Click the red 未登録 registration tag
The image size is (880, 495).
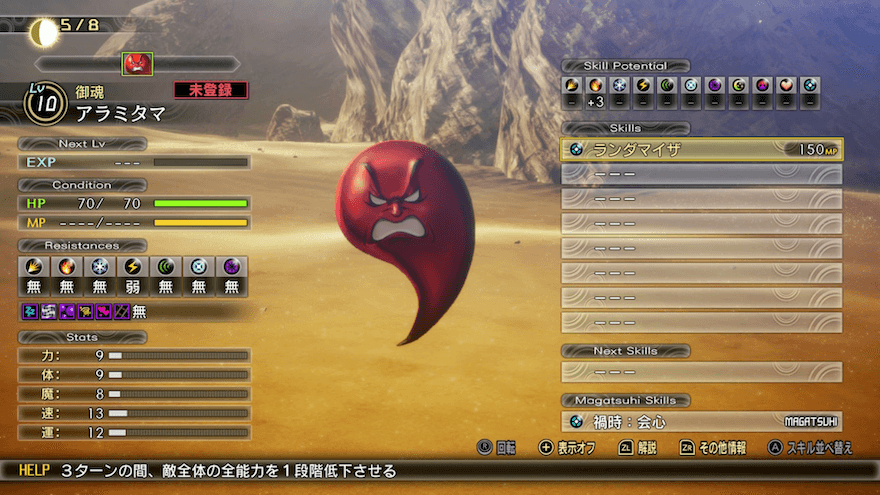tap(210, 90)
